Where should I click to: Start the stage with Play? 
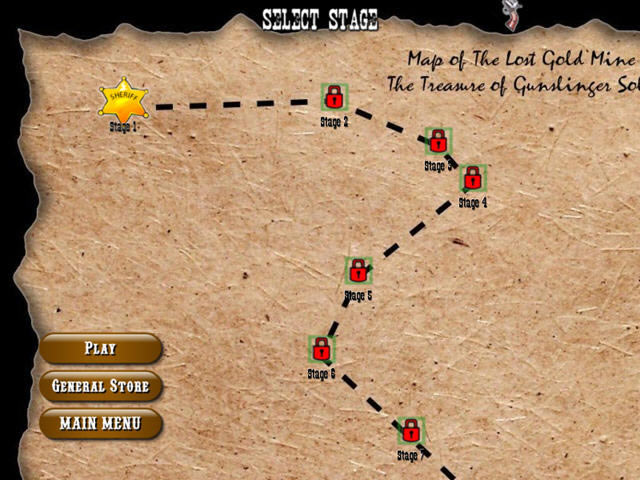coord(100,349)
